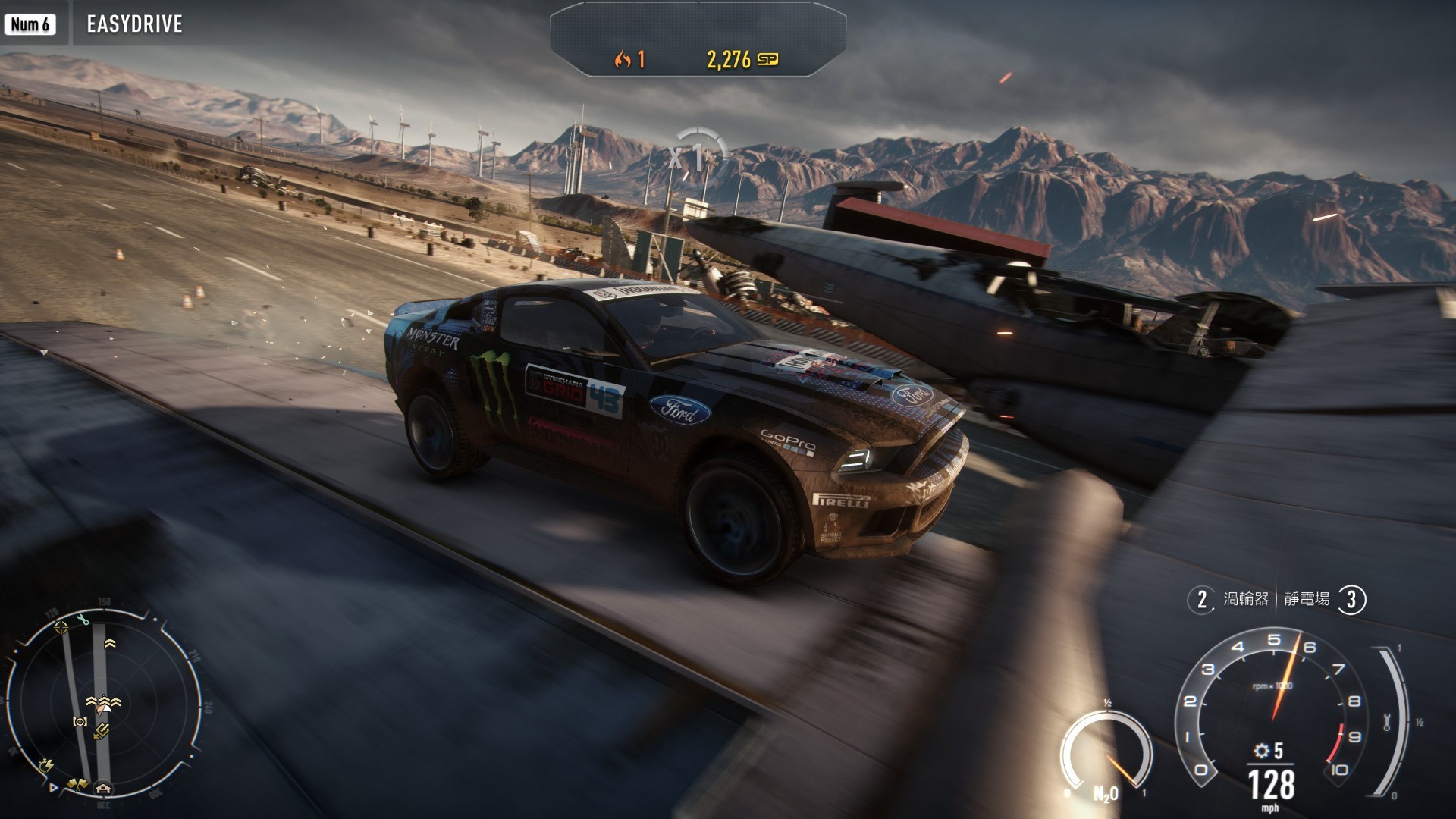This screenshot has height=819, width=1456.
Task: Select the hideout garage marker on minimap
Action: tap(103, 789)
